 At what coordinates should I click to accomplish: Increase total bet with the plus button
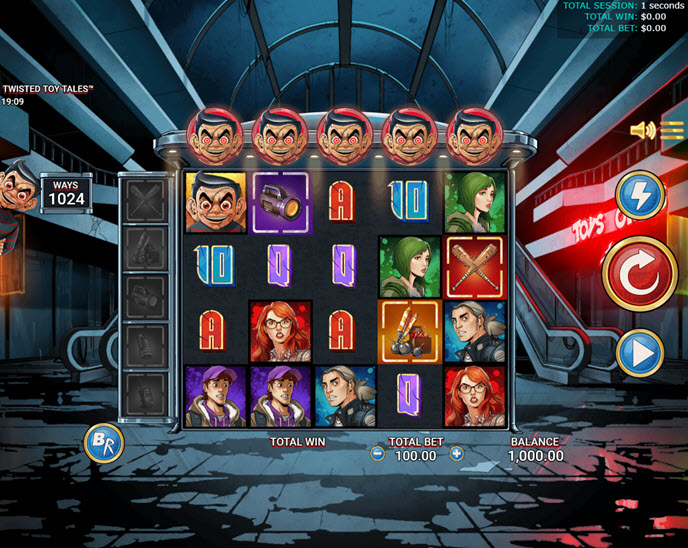click(x=457, y=454)
